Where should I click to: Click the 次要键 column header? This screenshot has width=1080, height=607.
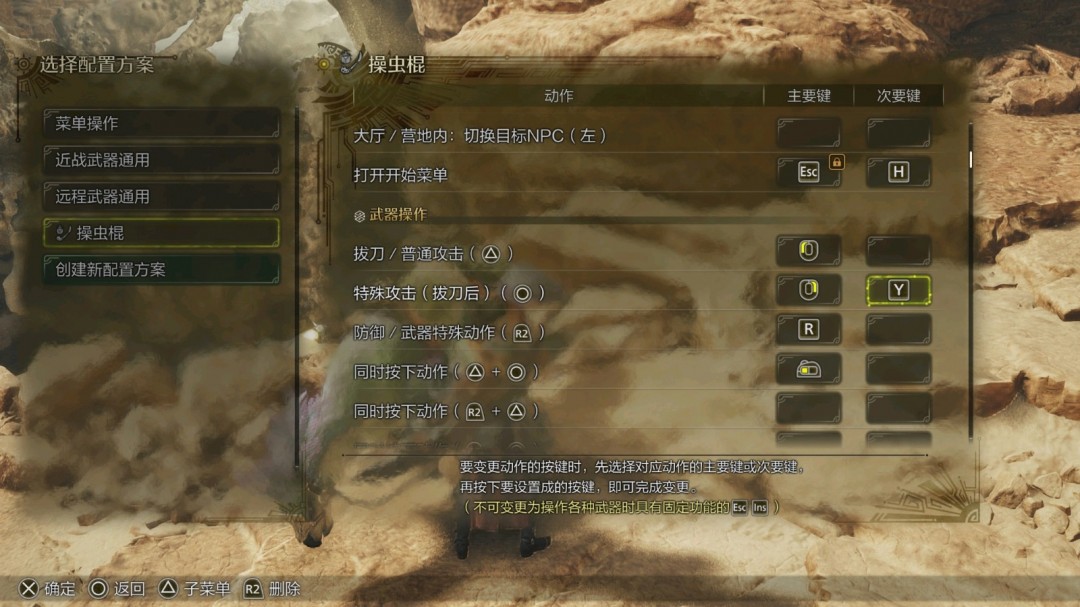point(898,96)
